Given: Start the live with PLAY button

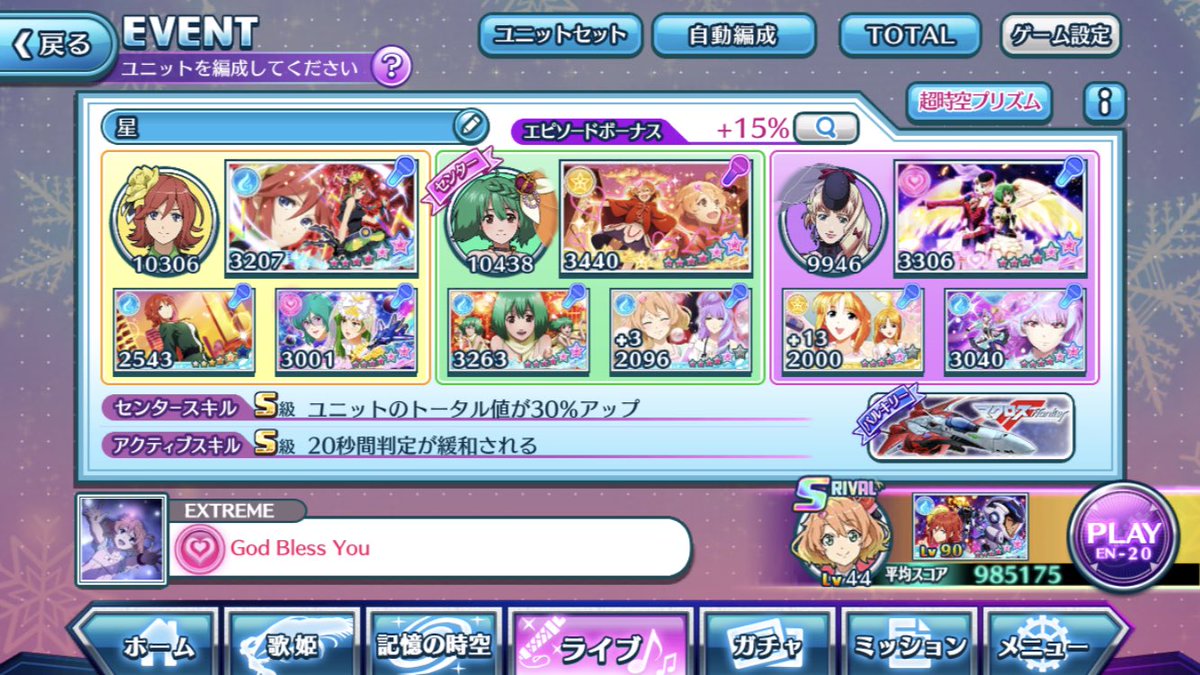Looking at the screenshot, I should click(1123, 538).
